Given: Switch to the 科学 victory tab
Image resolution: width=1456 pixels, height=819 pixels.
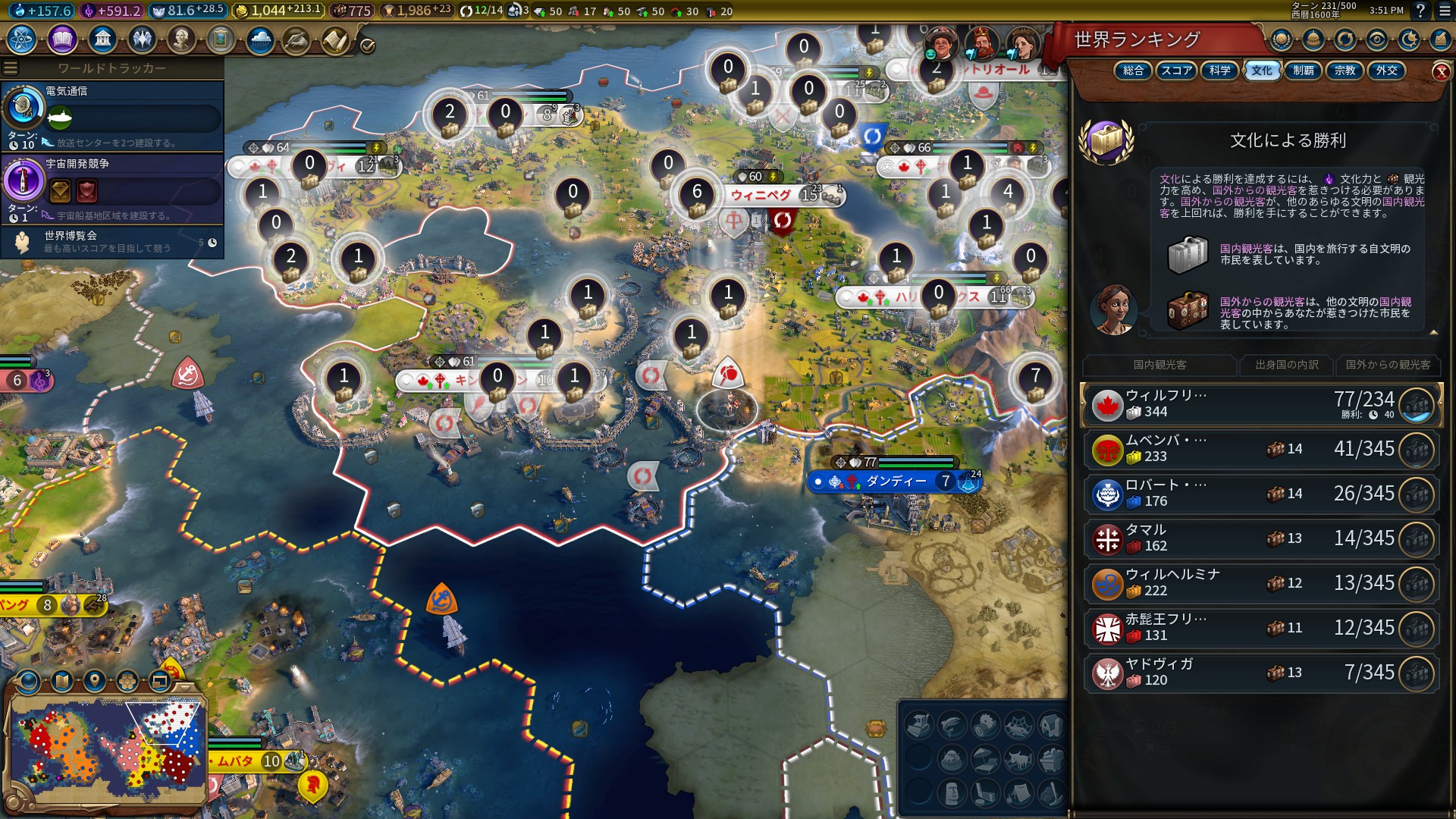Looking at the screenshot, I should click(x=1219, y=71).
